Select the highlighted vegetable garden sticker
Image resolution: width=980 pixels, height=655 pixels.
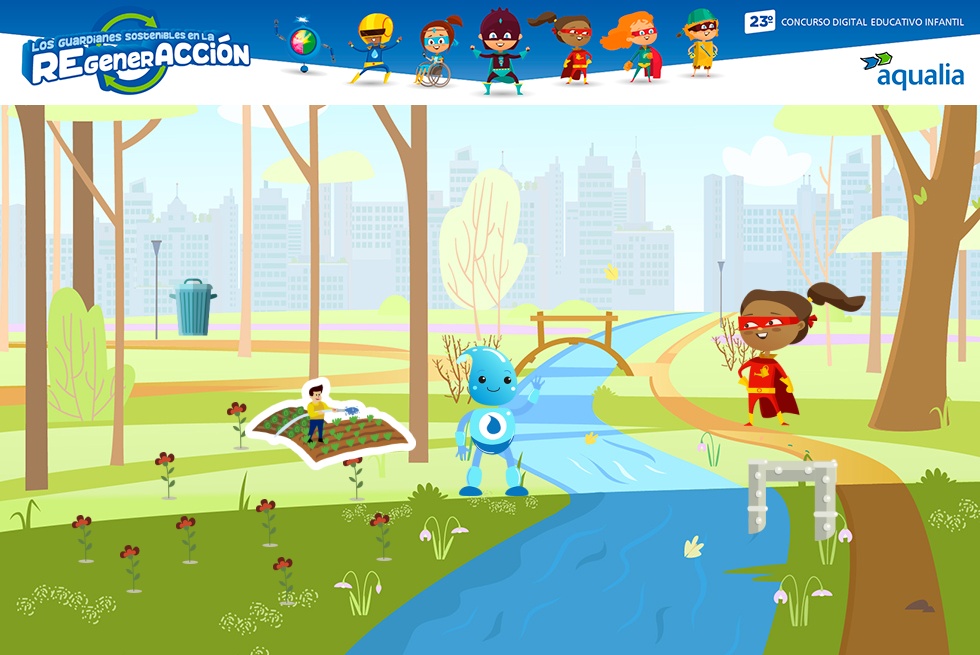(x=331, y=423)
